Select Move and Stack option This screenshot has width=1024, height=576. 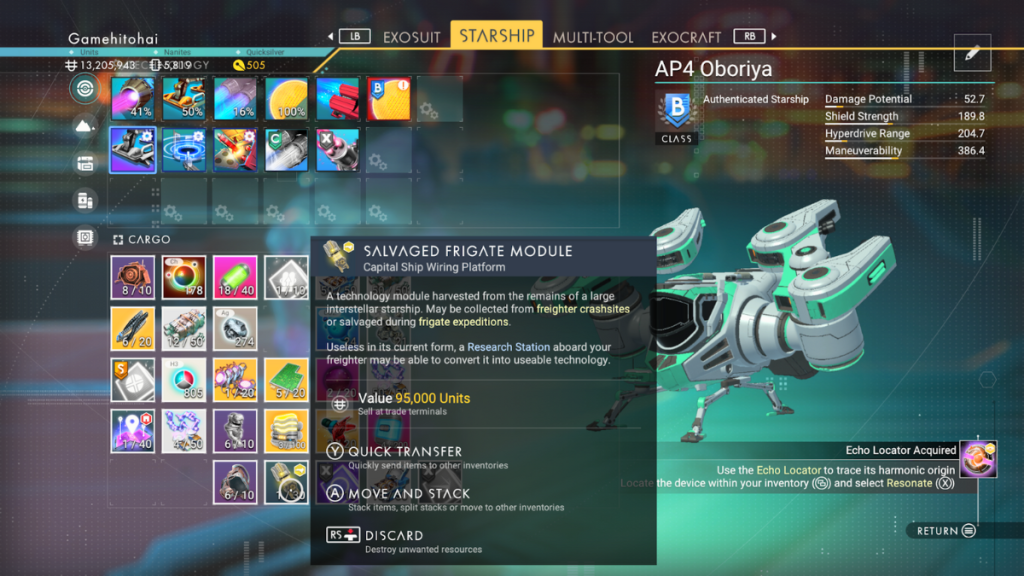pyautogui.click(x=408, y=494)
